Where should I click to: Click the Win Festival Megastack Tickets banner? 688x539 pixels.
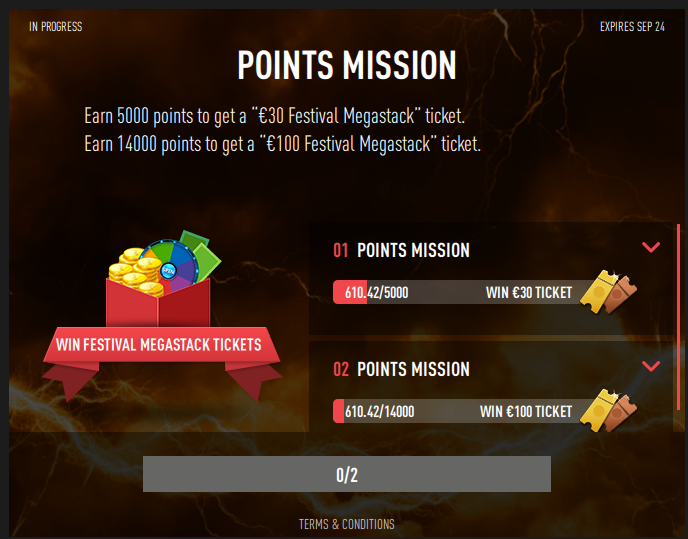point(158,345)
